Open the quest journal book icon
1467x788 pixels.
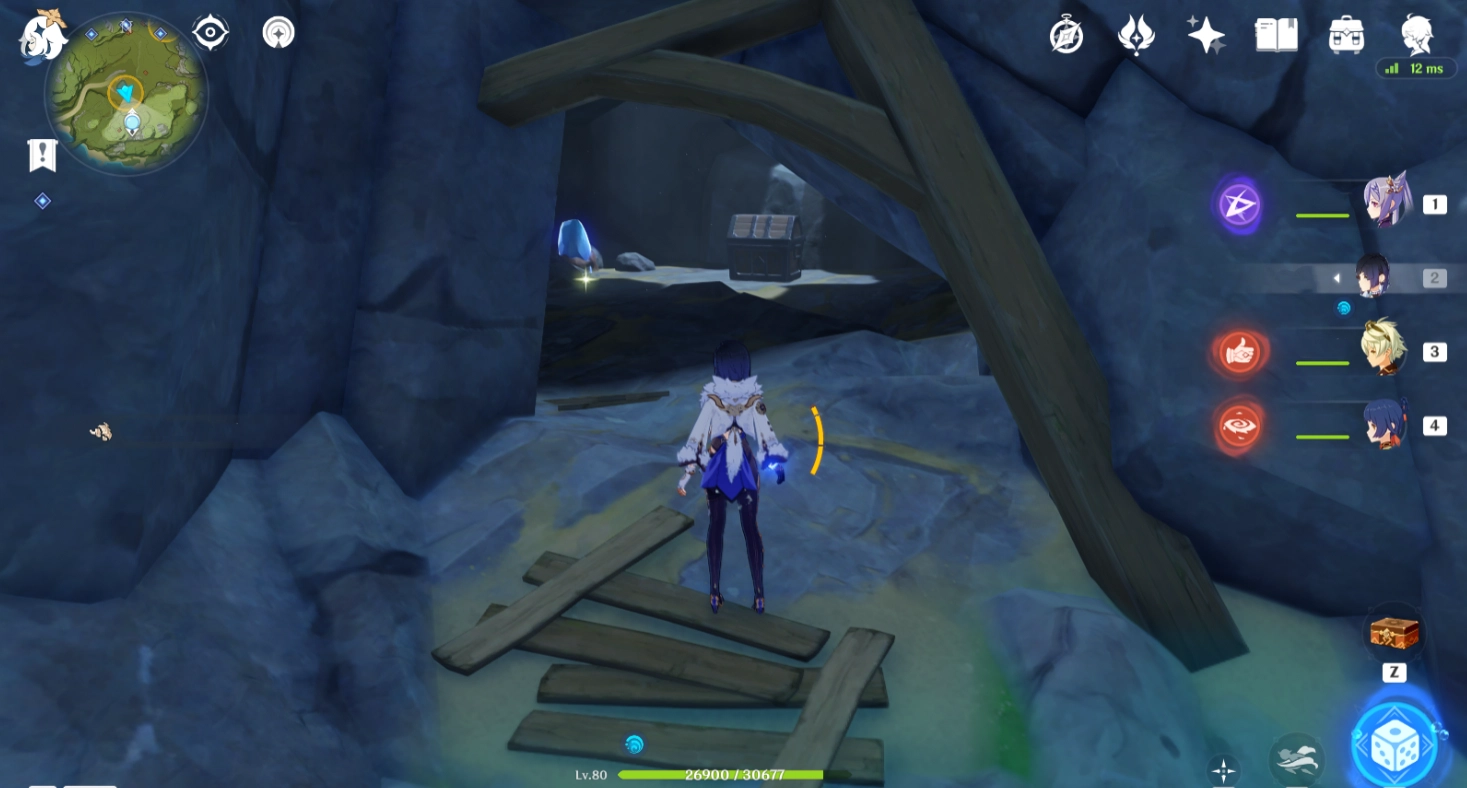(1275, 33)
